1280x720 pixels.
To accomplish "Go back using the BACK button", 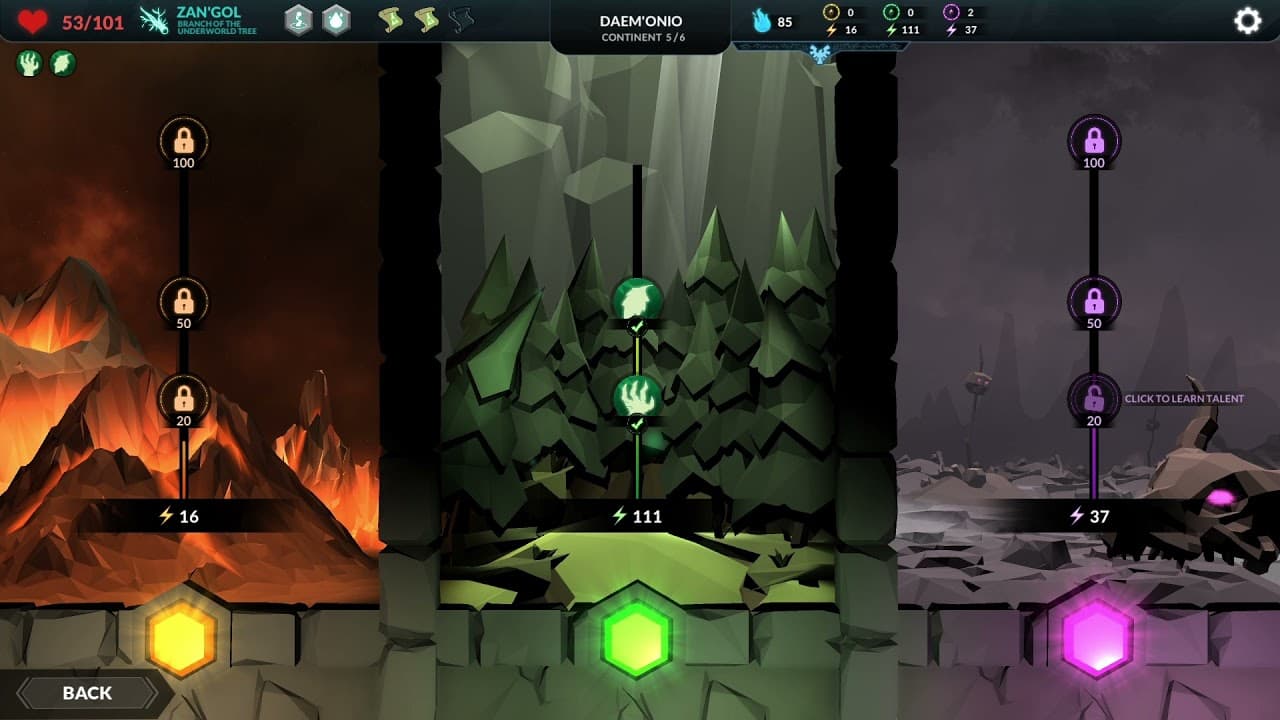I will click(87, 693).
